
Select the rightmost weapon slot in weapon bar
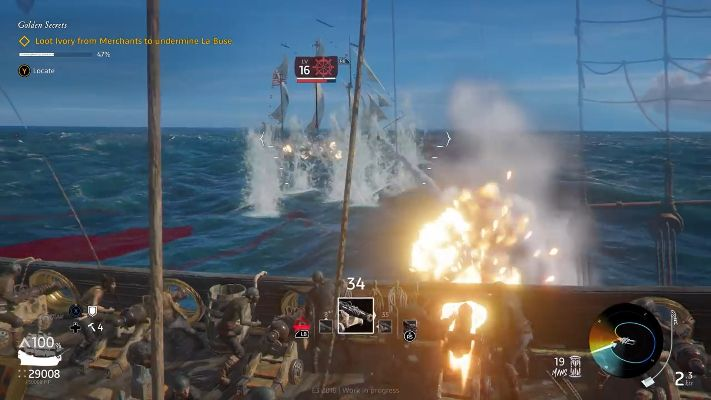409,326
